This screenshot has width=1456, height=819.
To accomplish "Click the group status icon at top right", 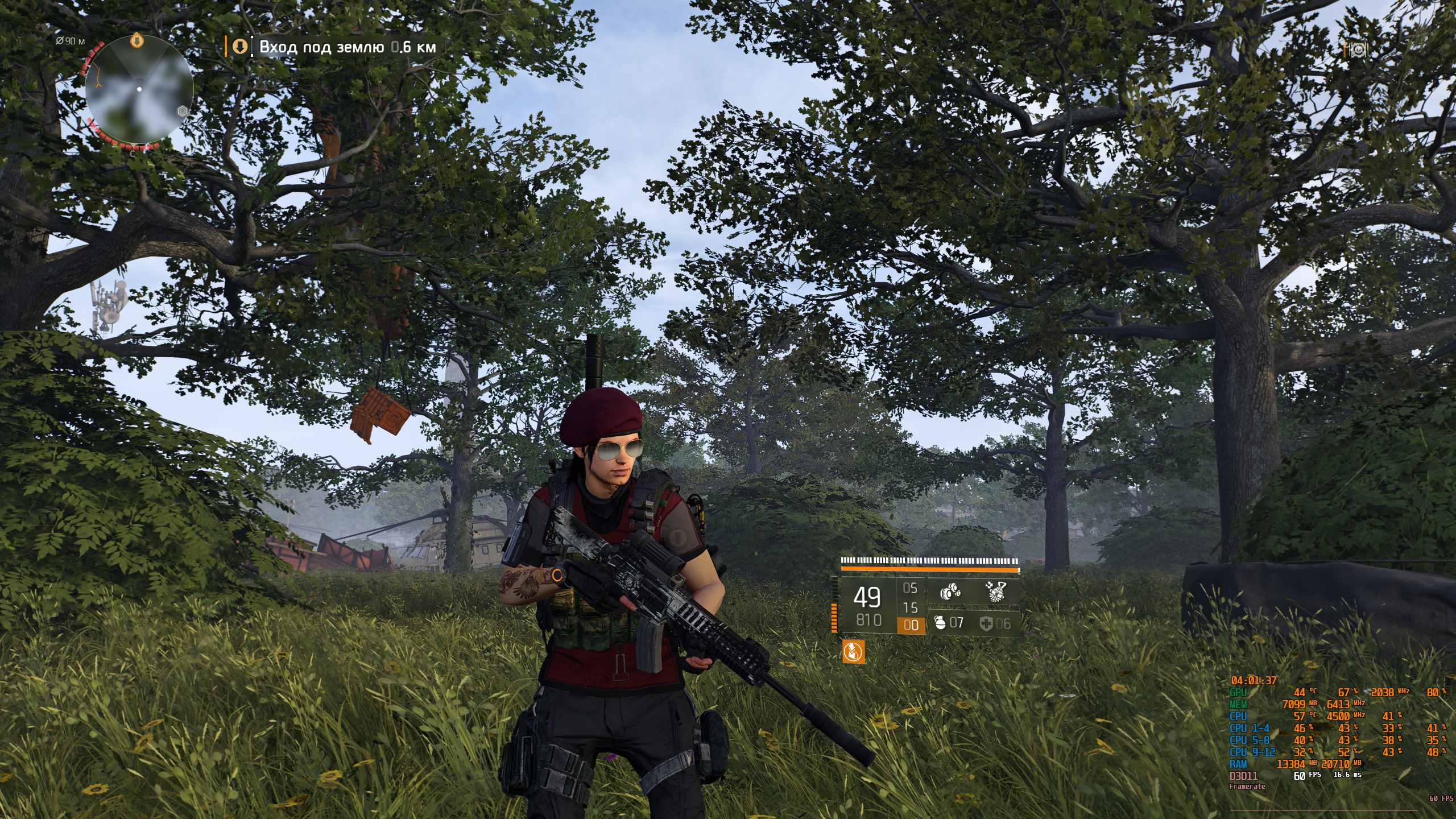I will pyautogui.click(x=1358, y=50).
